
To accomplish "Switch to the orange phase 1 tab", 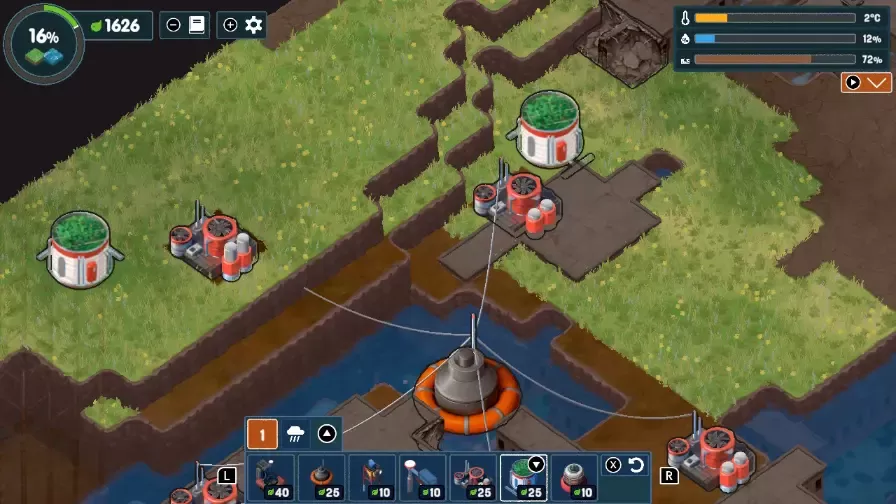I will (x=262, y=434).
